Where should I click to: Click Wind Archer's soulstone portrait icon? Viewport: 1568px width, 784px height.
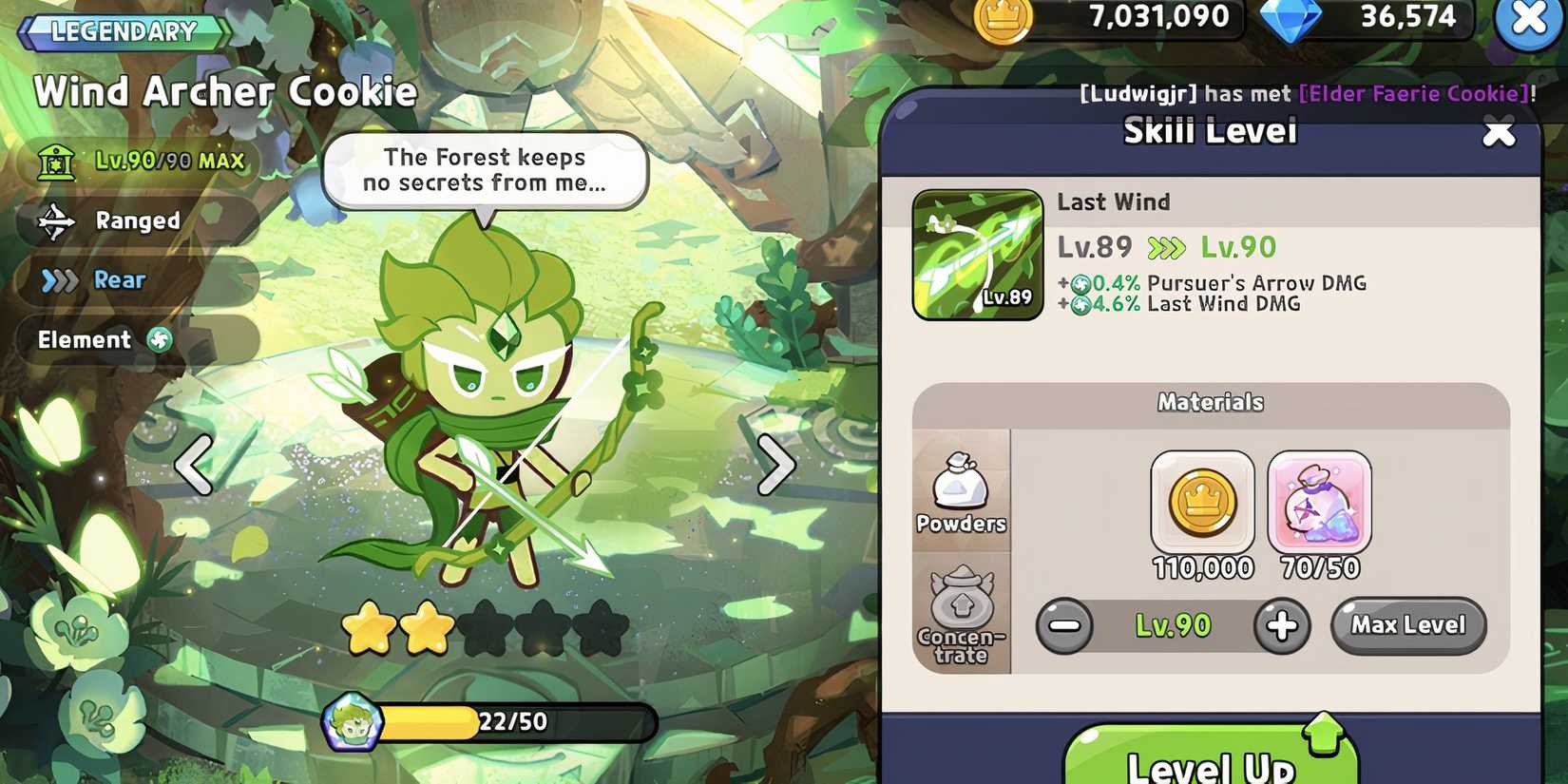(x=352, y=721)
